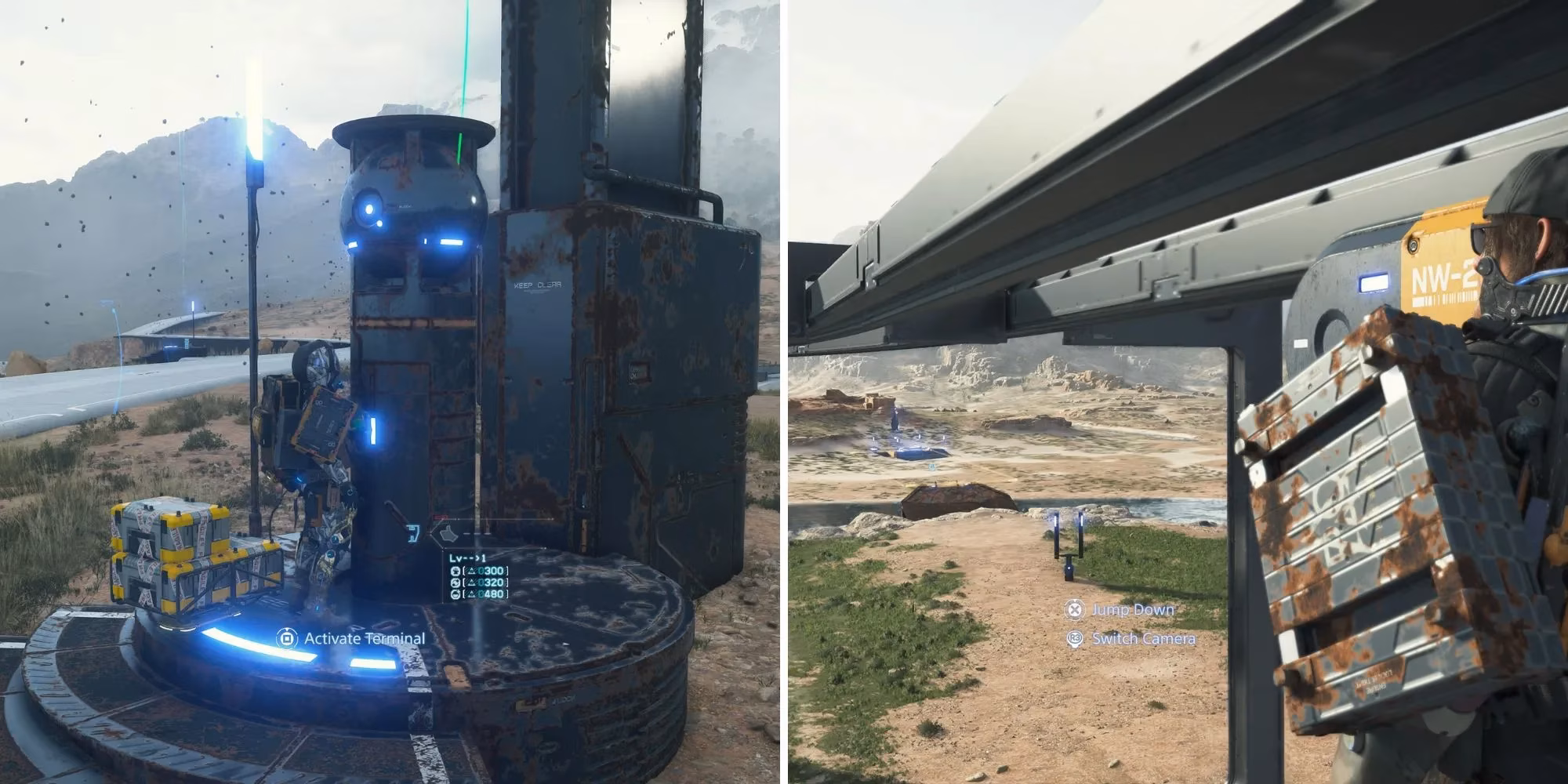Screen dimensions: 1568x784
Task: Select the hand cursor marker on the upgrade panel
Action: coord(447,534)
